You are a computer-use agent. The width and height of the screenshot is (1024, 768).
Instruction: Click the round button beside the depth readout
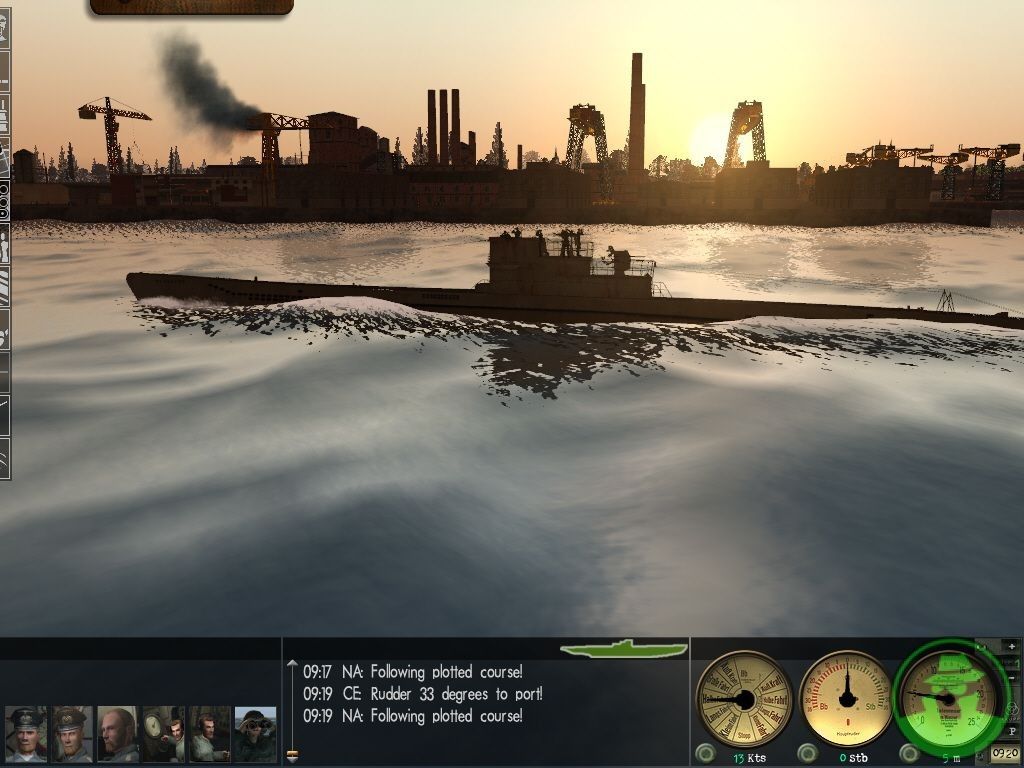tap(909, 753)
